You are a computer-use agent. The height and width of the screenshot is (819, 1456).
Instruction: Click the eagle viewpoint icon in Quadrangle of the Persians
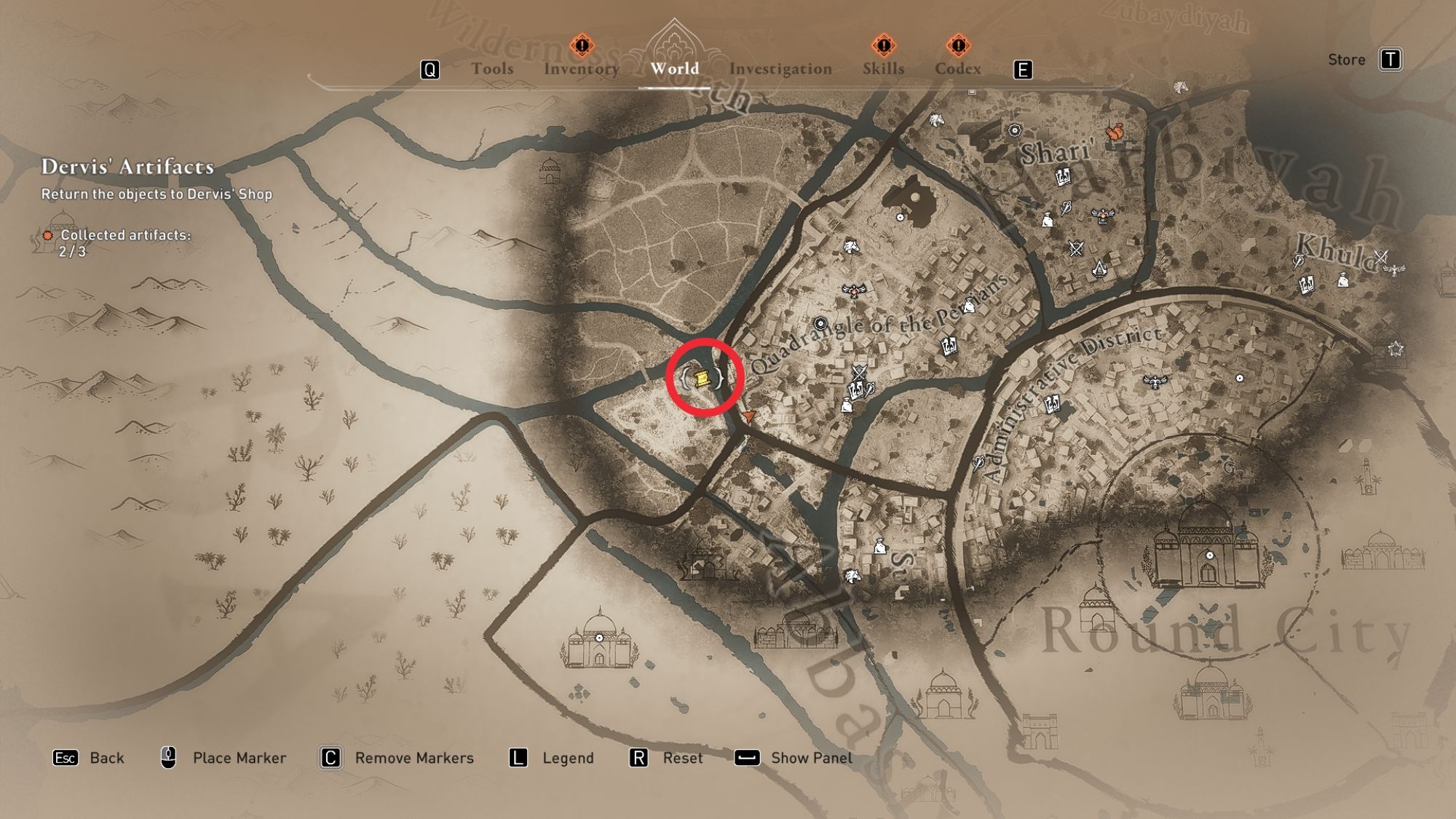tap(855, 290)
